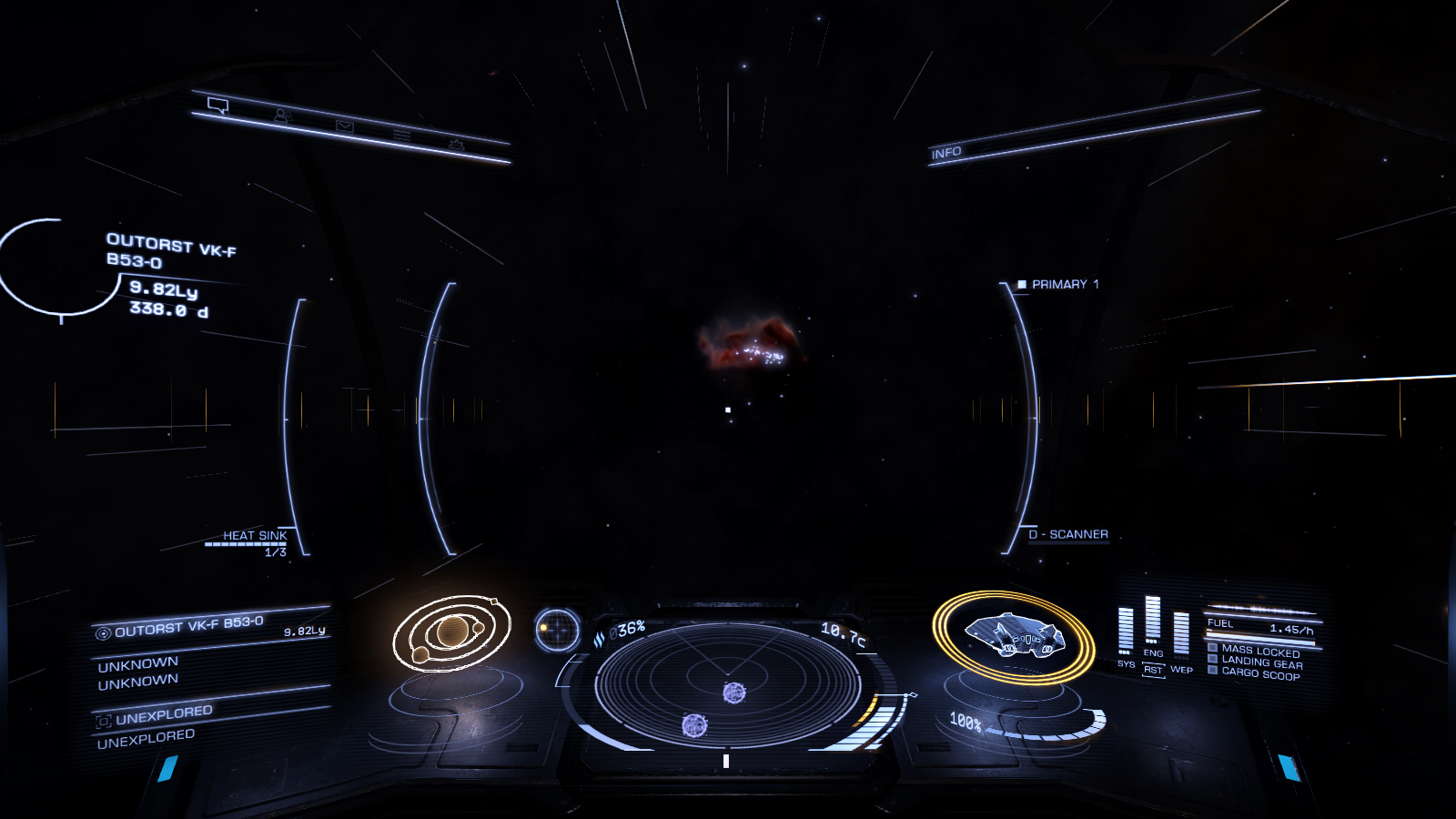1456x819 pixels.
Task: Select the orbiting system target hologram
Action: (452, 632)
